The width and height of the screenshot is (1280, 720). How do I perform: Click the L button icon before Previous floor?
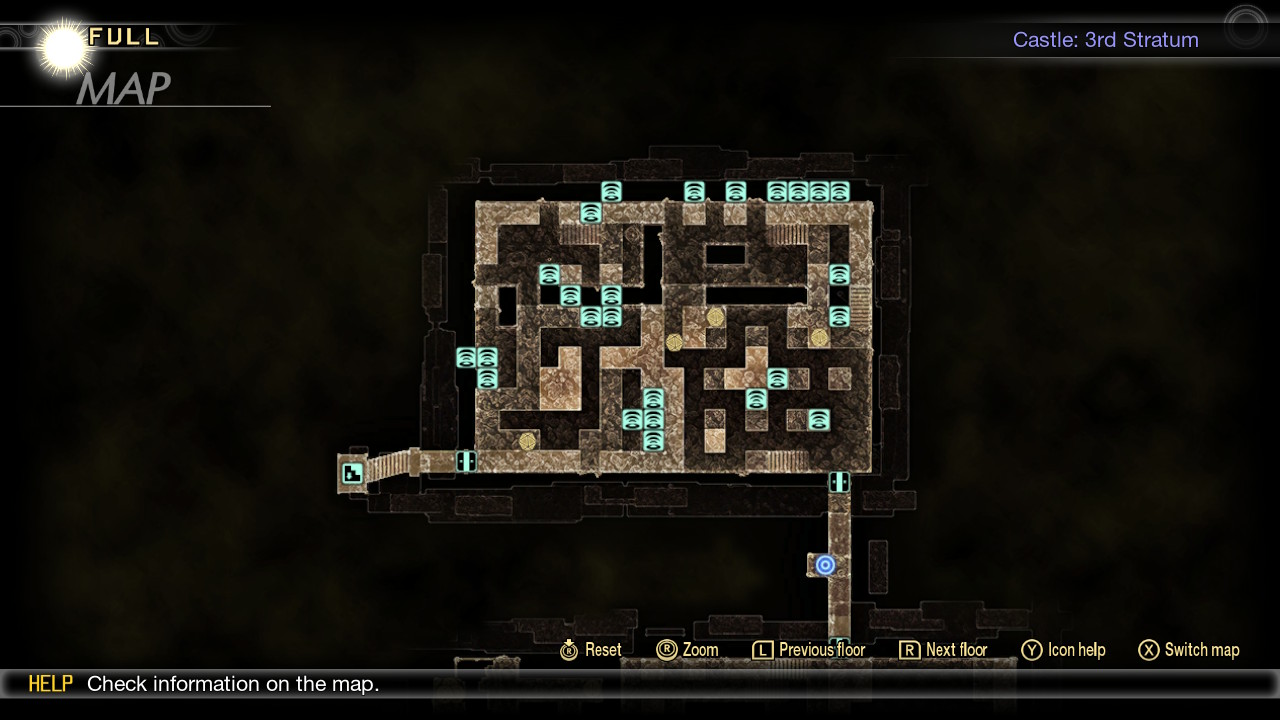click(x=762, y=650)
